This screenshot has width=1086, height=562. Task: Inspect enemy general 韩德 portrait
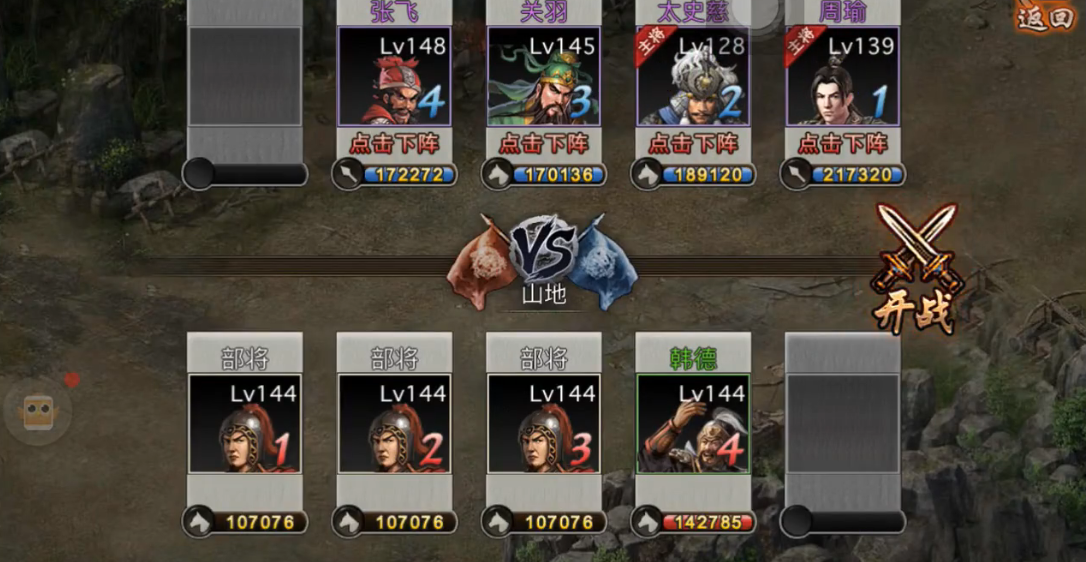693,424
